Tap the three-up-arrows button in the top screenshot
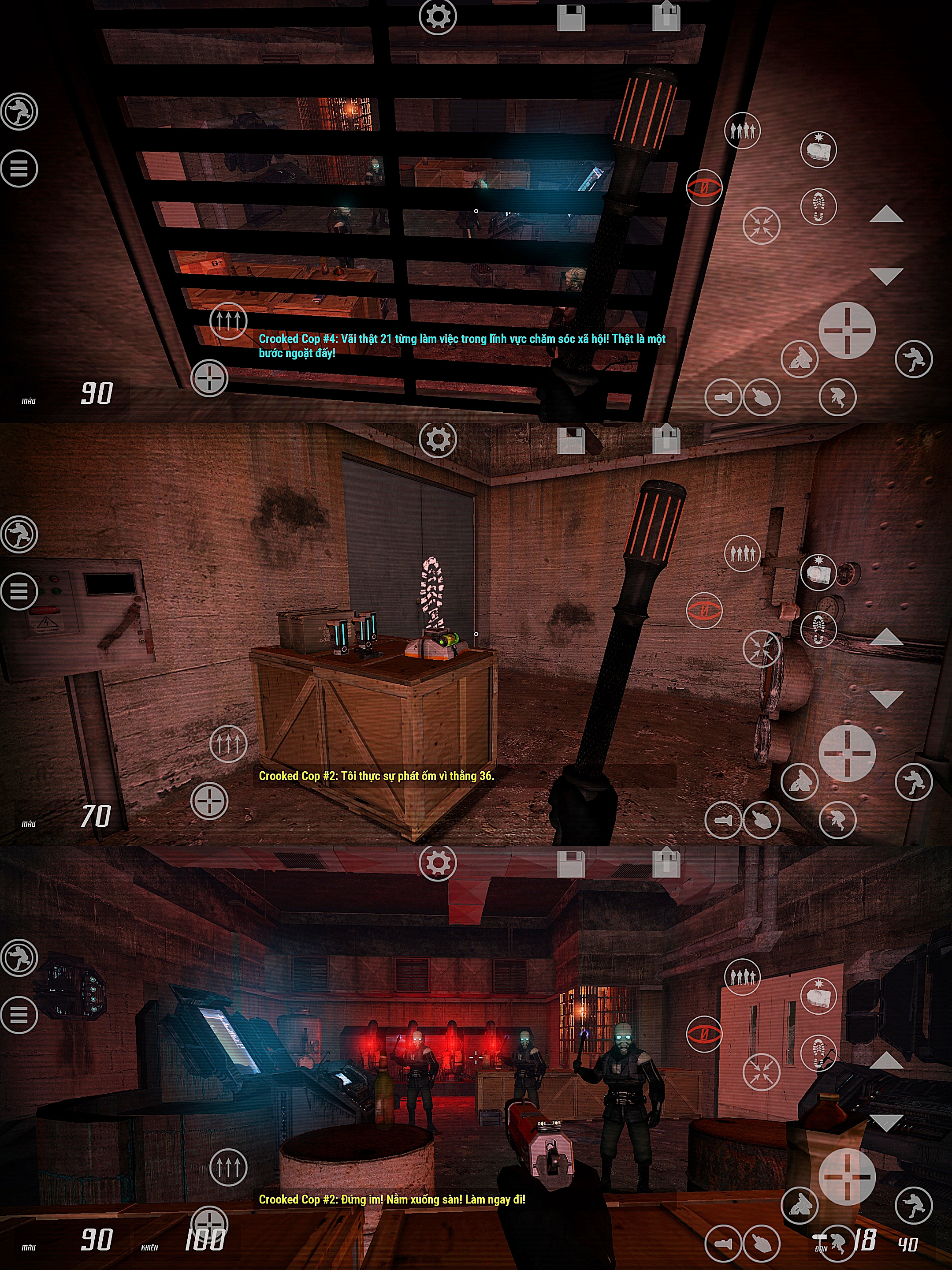This screenshot has width=952, height=1270. [228, 321]
